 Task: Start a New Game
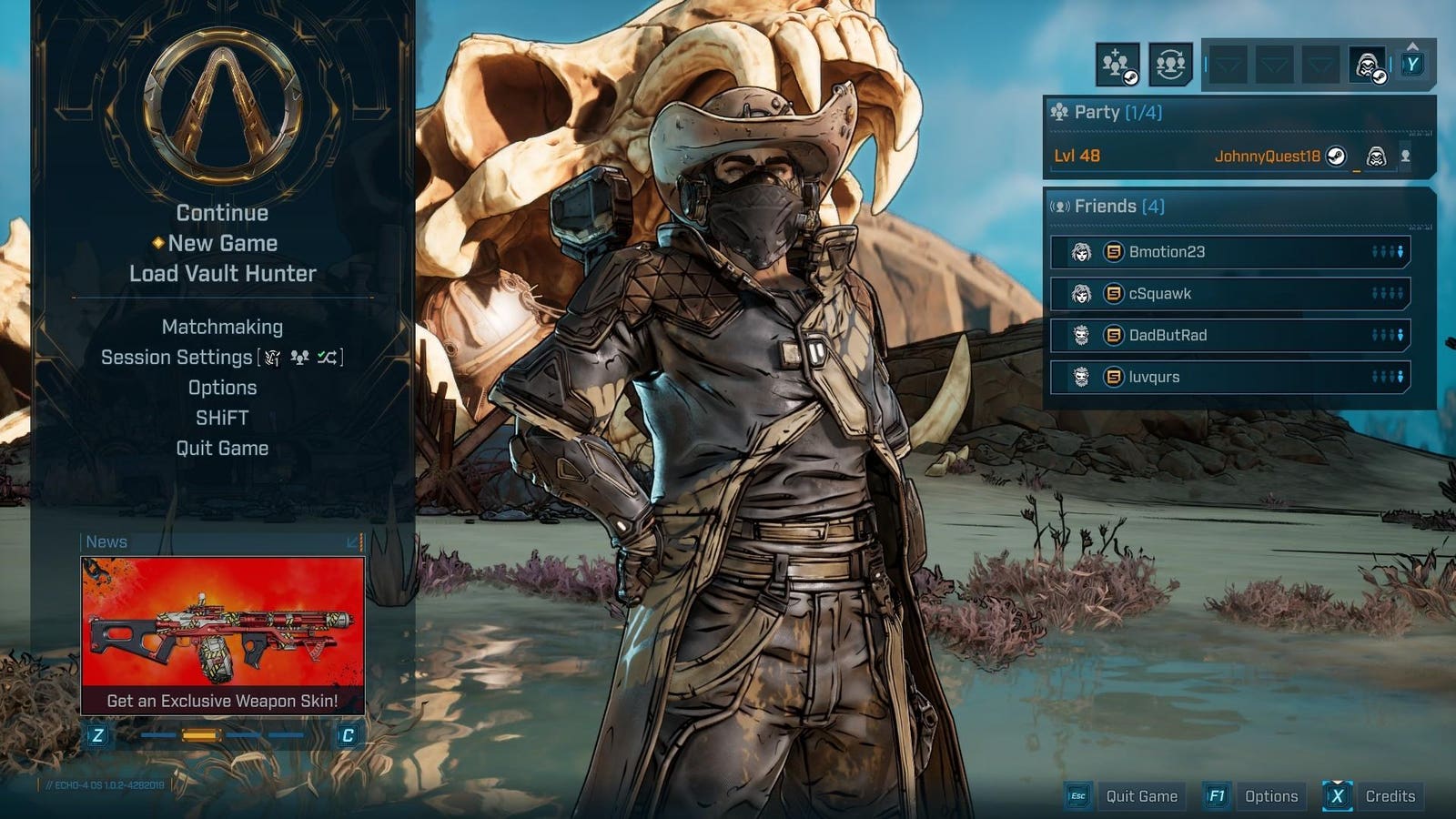coord(222,243)
